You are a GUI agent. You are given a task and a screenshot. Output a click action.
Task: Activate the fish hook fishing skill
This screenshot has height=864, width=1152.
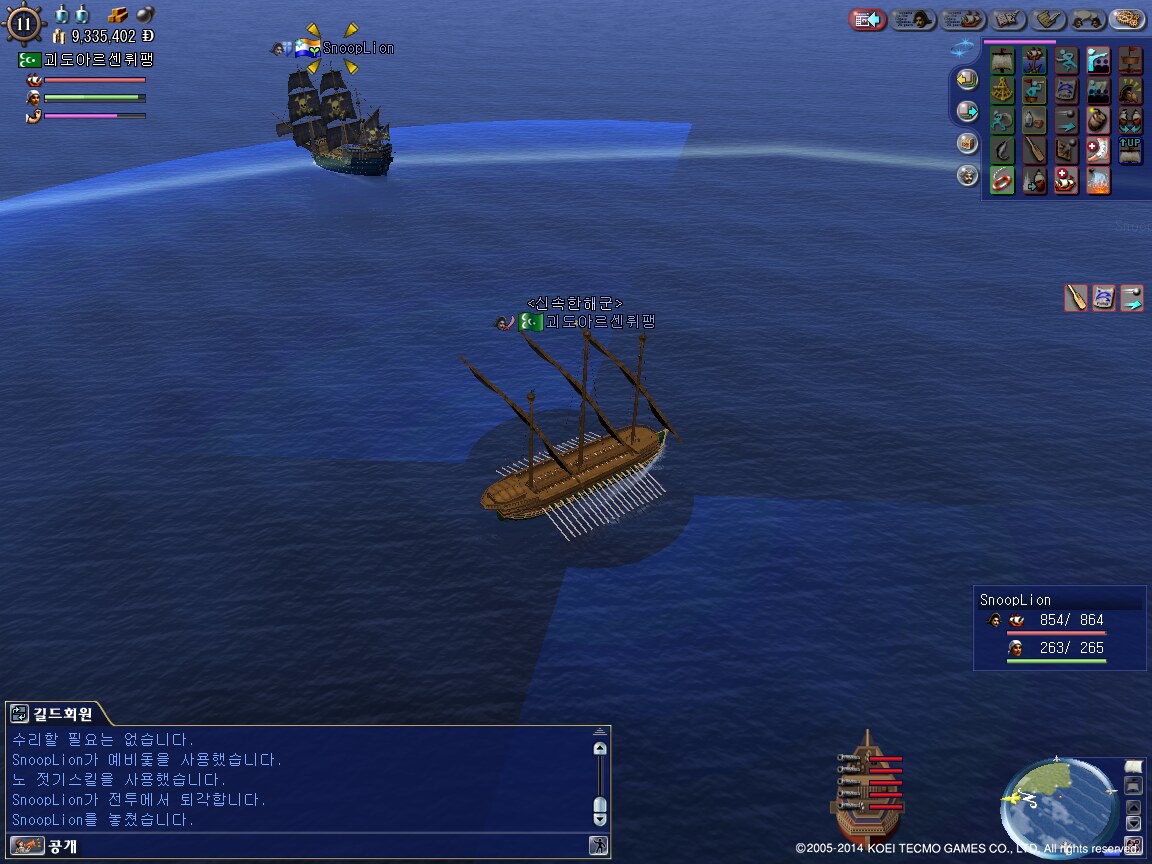[x=1002, y=151]
